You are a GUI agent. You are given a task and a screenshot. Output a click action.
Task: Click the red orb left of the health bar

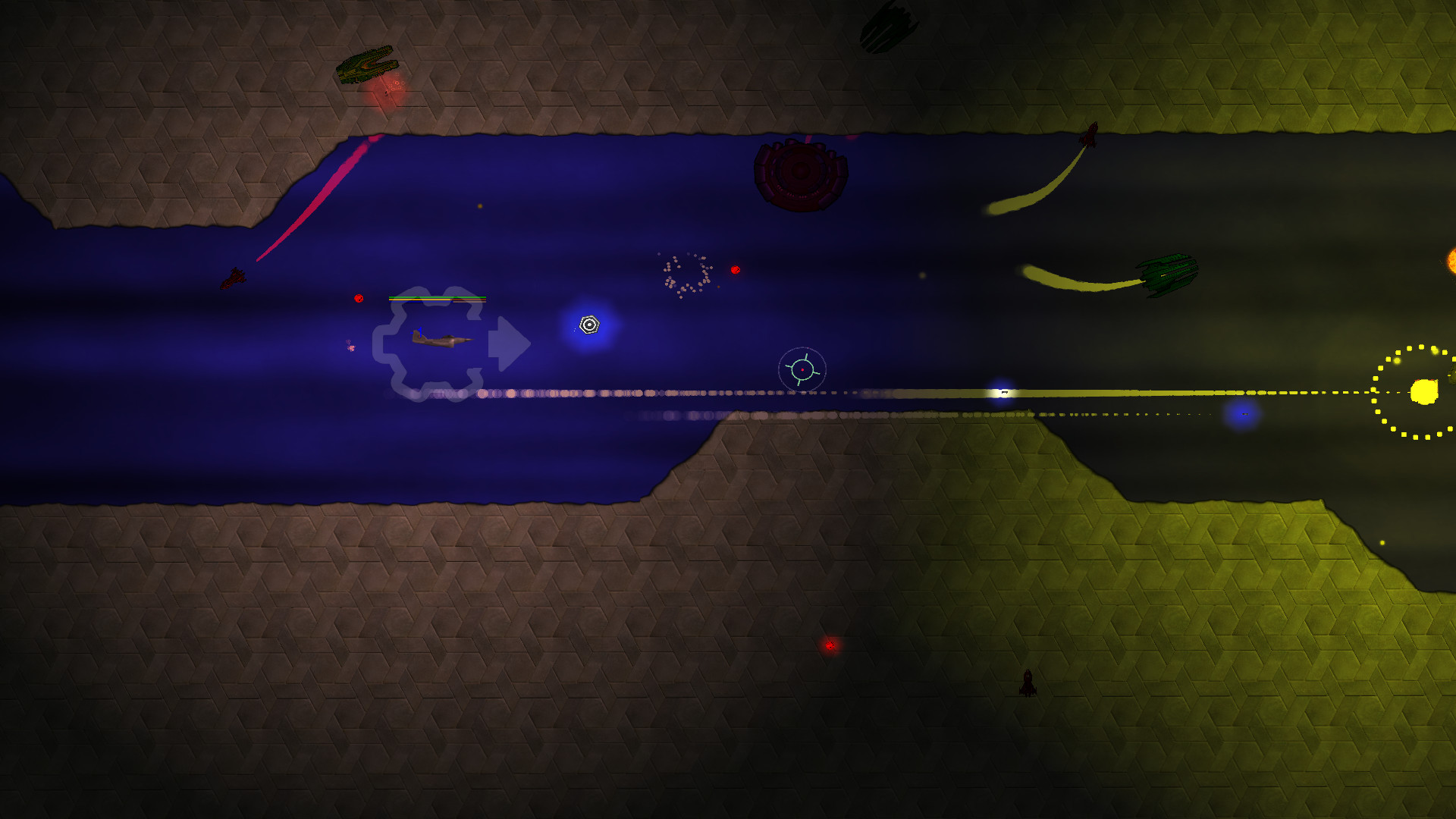(359, 298)
